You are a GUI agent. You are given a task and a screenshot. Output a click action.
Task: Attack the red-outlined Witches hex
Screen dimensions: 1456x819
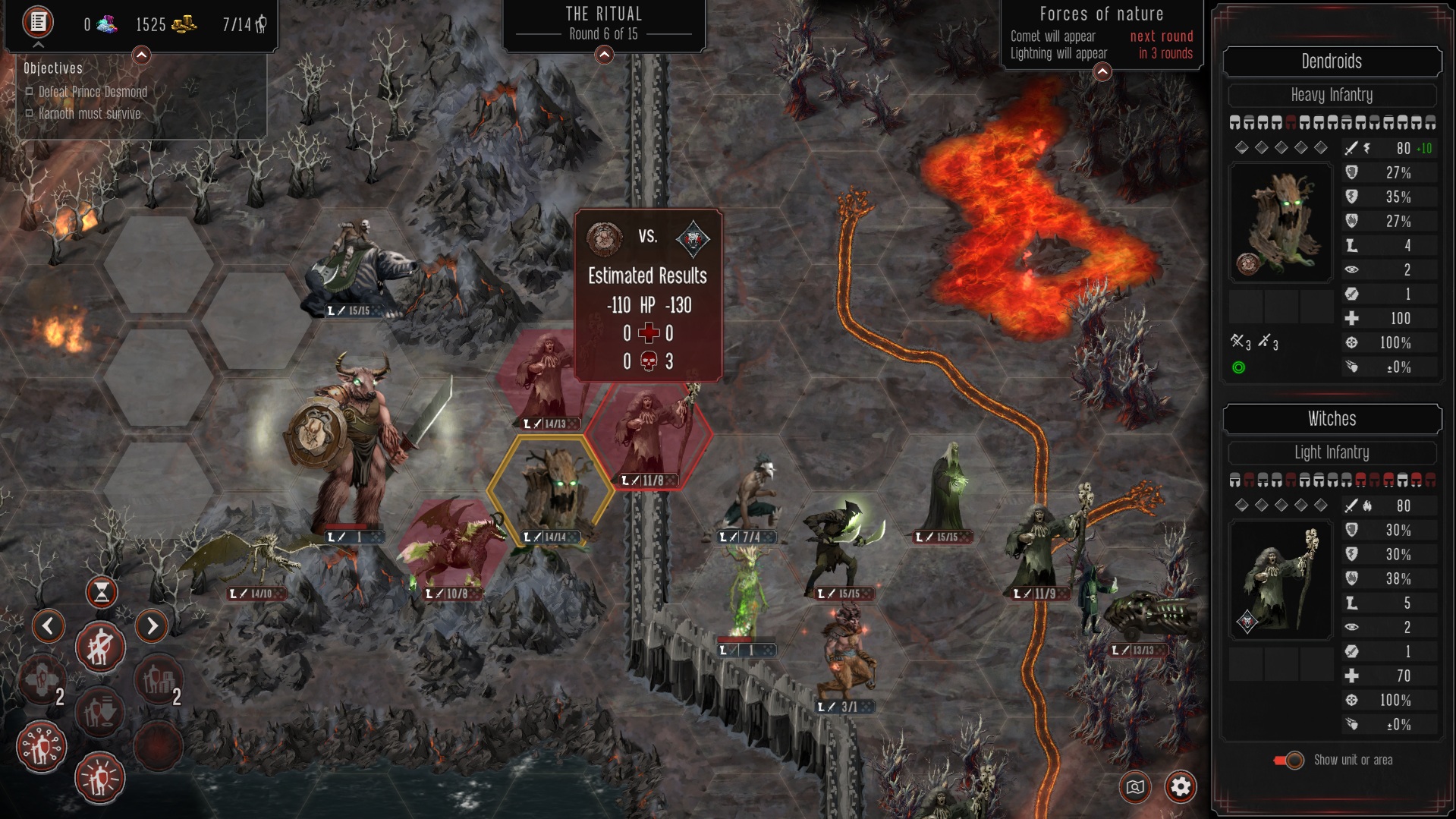[649, 436]
